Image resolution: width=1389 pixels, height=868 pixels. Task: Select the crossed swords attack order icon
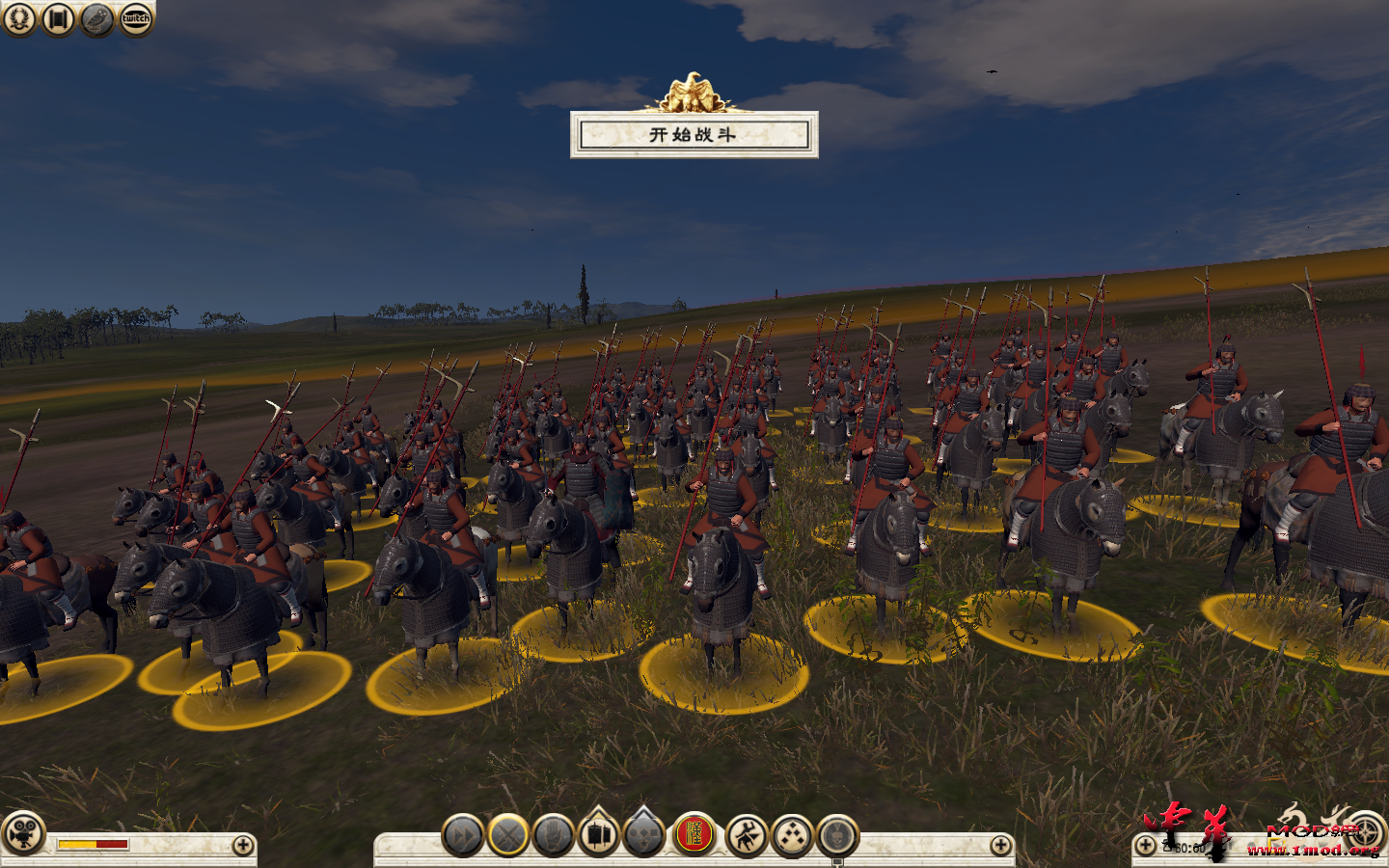[506, 837]
